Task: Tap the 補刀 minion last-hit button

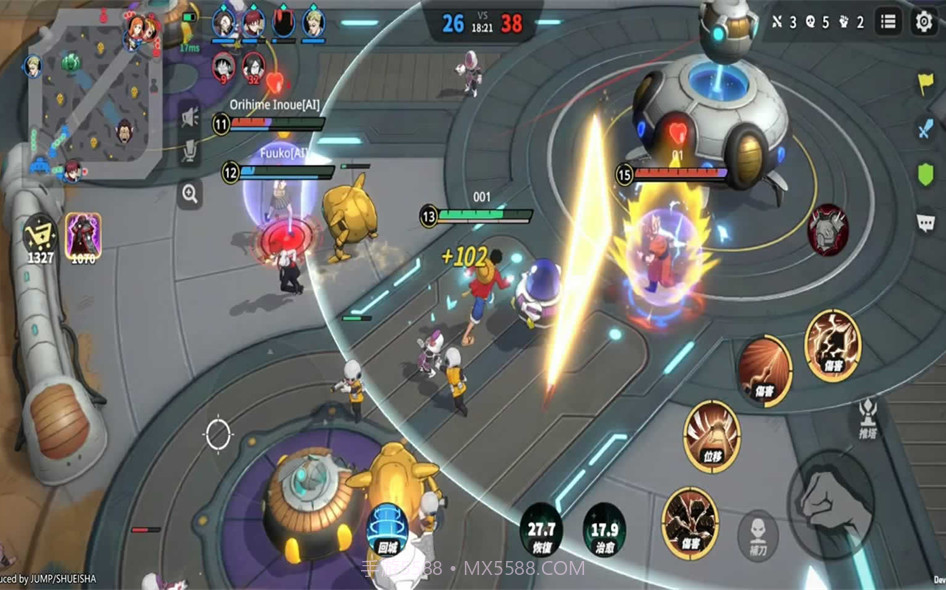Action: click(x=757, y=532)
